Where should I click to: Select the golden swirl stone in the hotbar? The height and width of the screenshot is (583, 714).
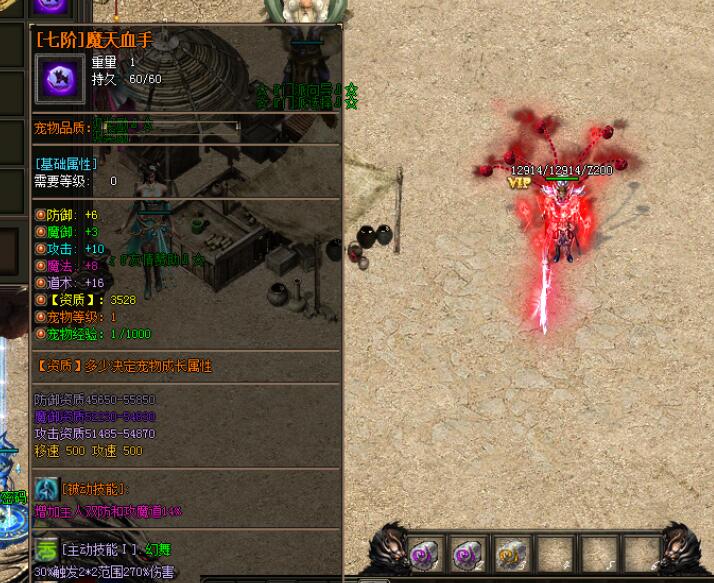[x=510, y=554]
